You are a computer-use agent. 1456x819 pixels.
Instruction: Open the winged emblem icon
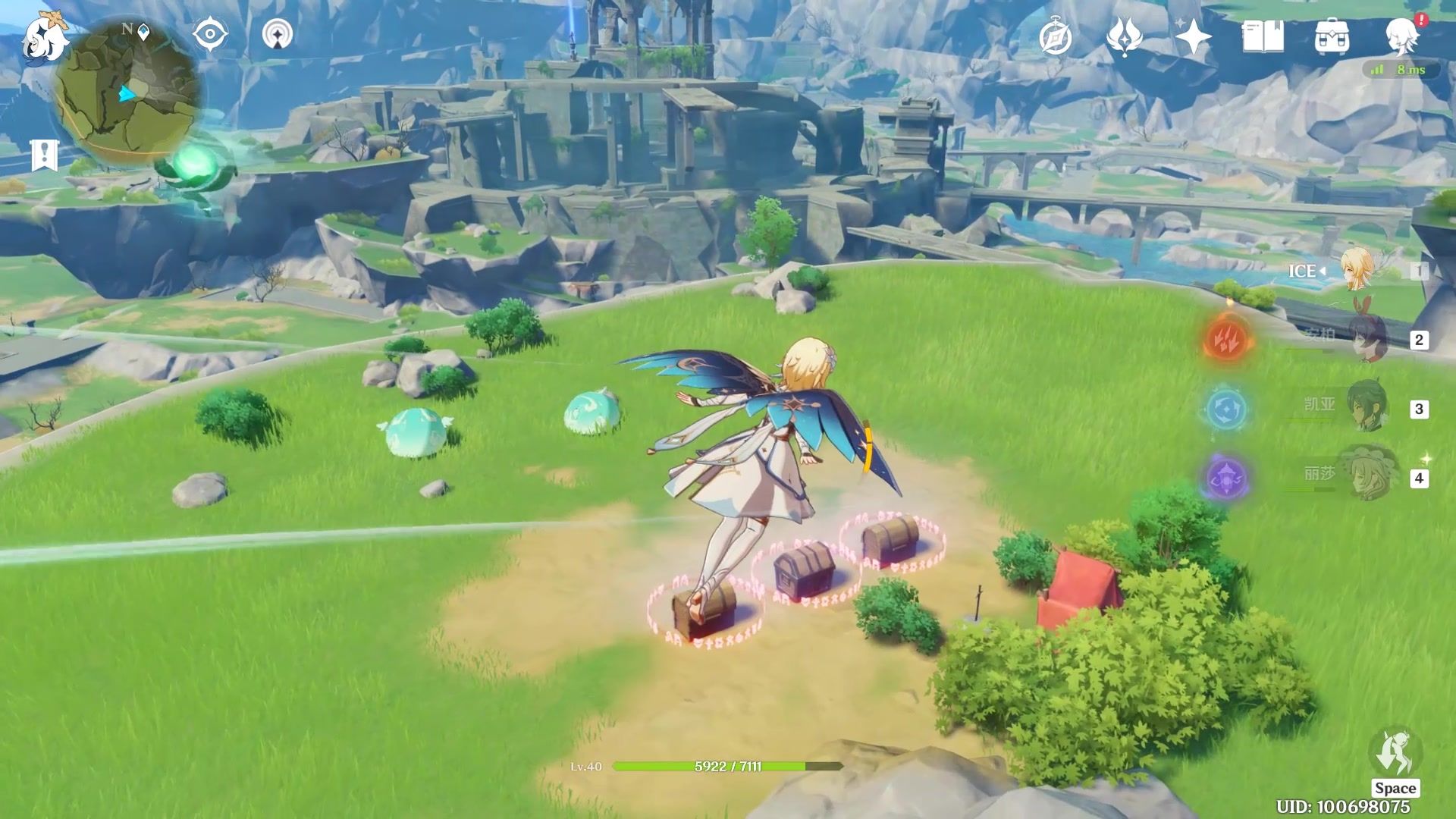tap(1124, 36)
